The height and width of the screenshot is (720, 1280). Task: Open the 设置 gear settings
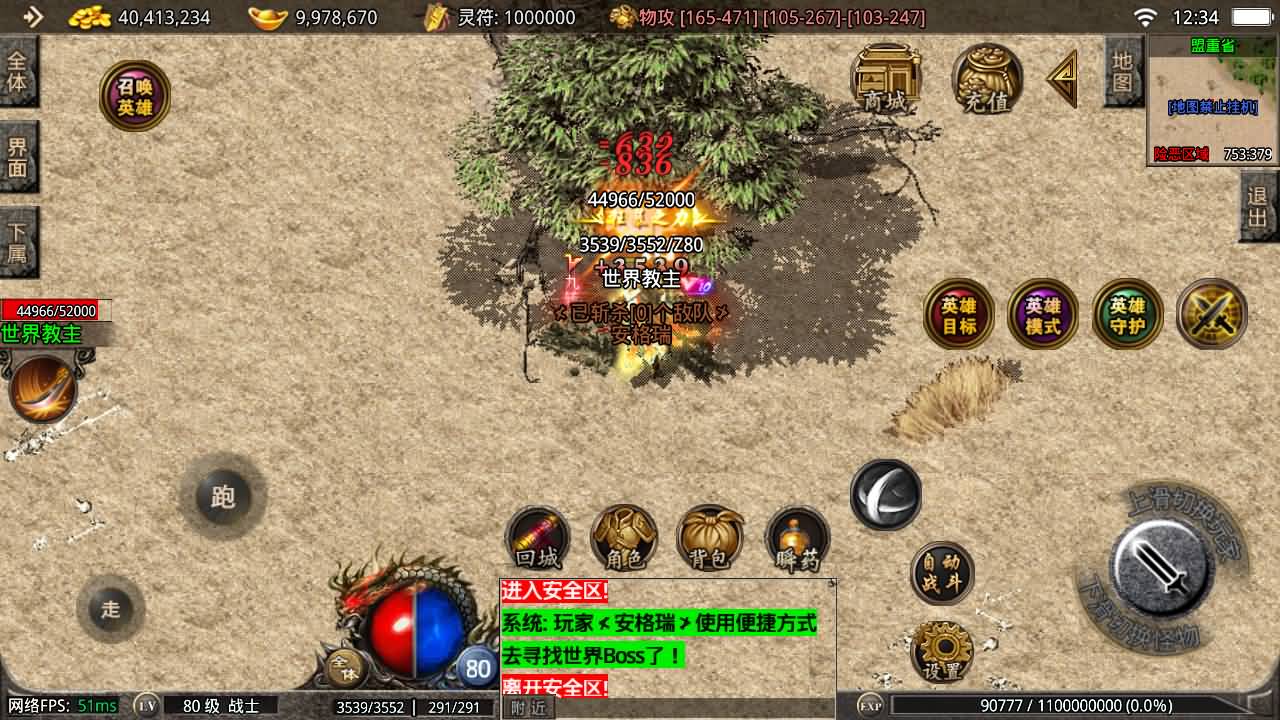942,650
